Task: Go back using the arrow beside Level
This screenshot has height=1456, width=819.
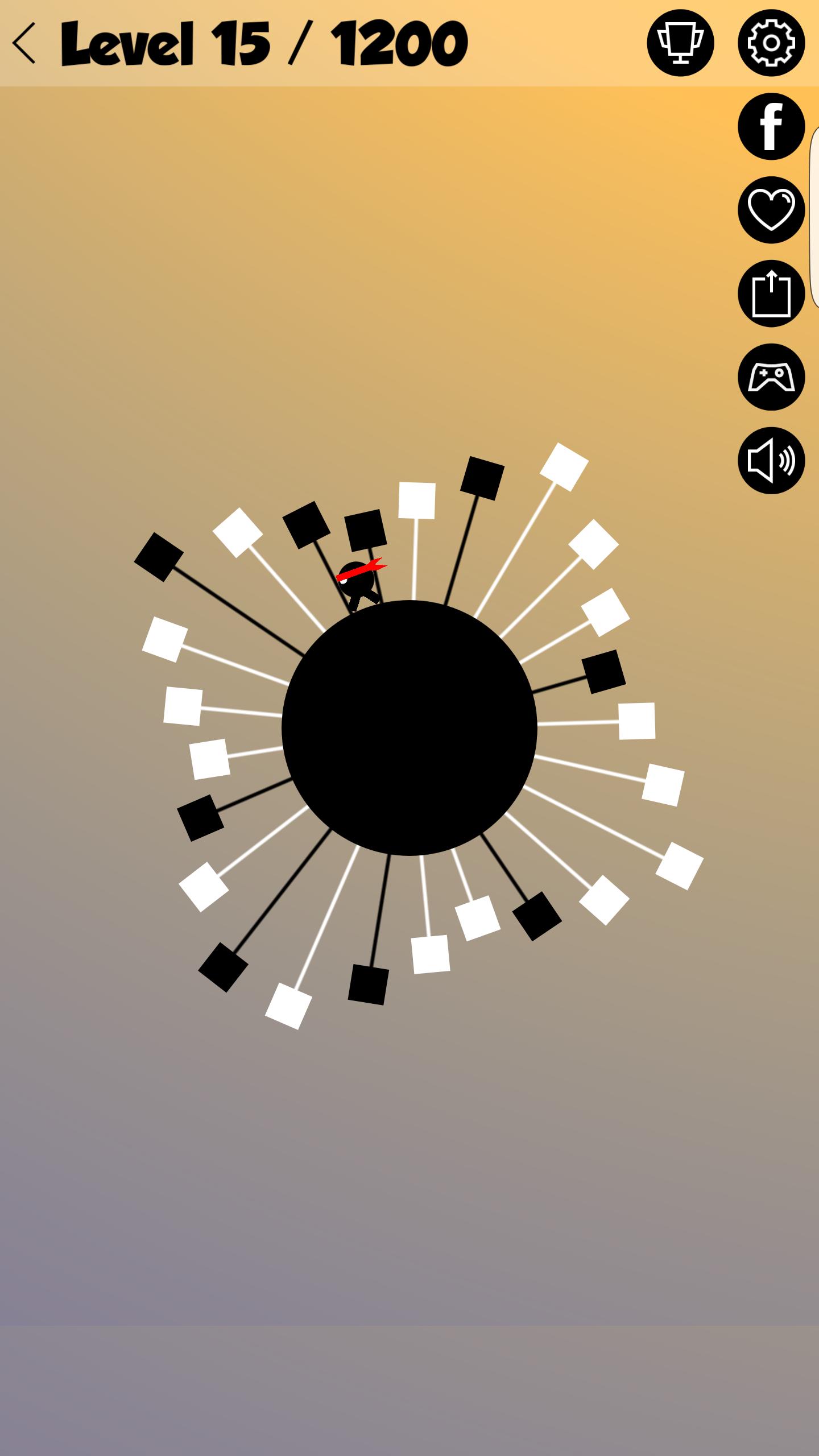Action: coord(25,43)
